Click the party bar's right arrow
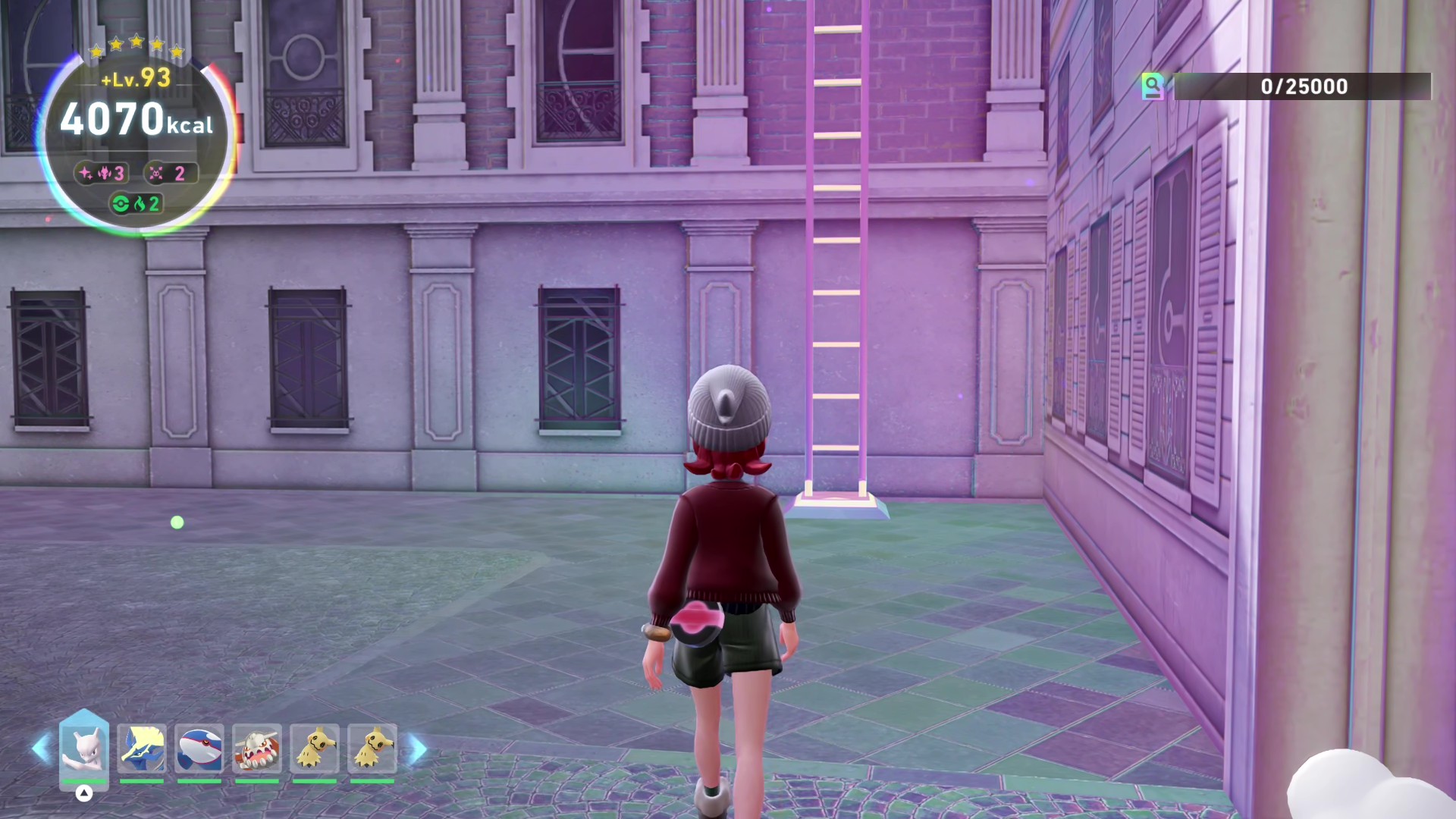 tap(418, 749)
